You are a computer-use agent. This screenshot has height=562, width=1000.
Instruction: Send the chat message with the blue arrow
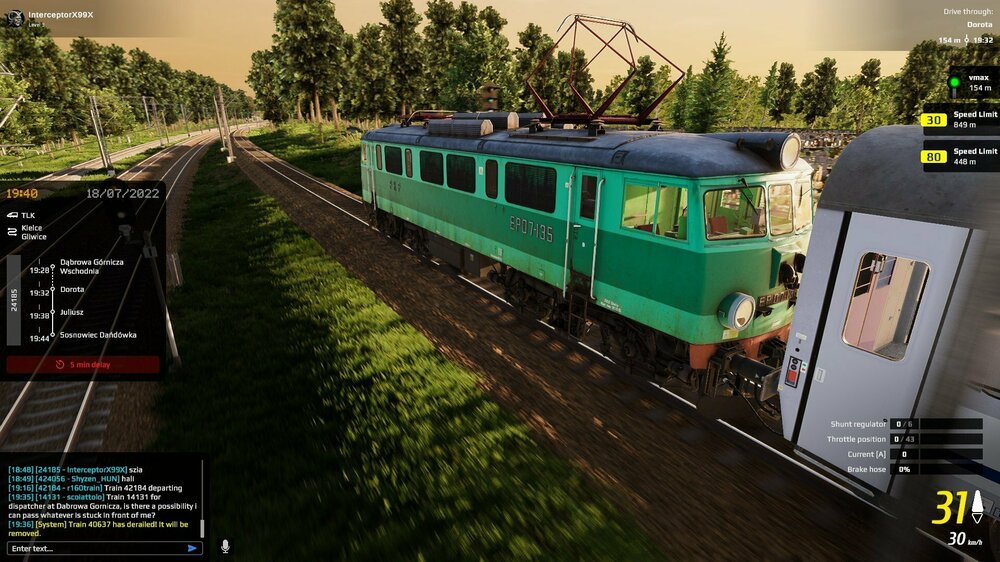click(x=192, y=548)
